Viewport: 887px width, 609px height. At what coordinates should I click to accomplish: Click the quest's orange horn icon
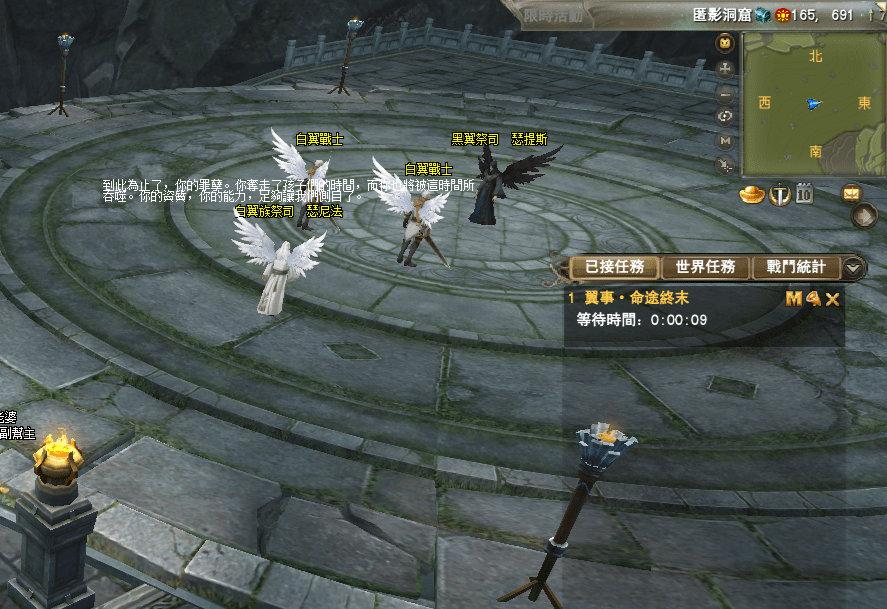[x=812, y=298]
